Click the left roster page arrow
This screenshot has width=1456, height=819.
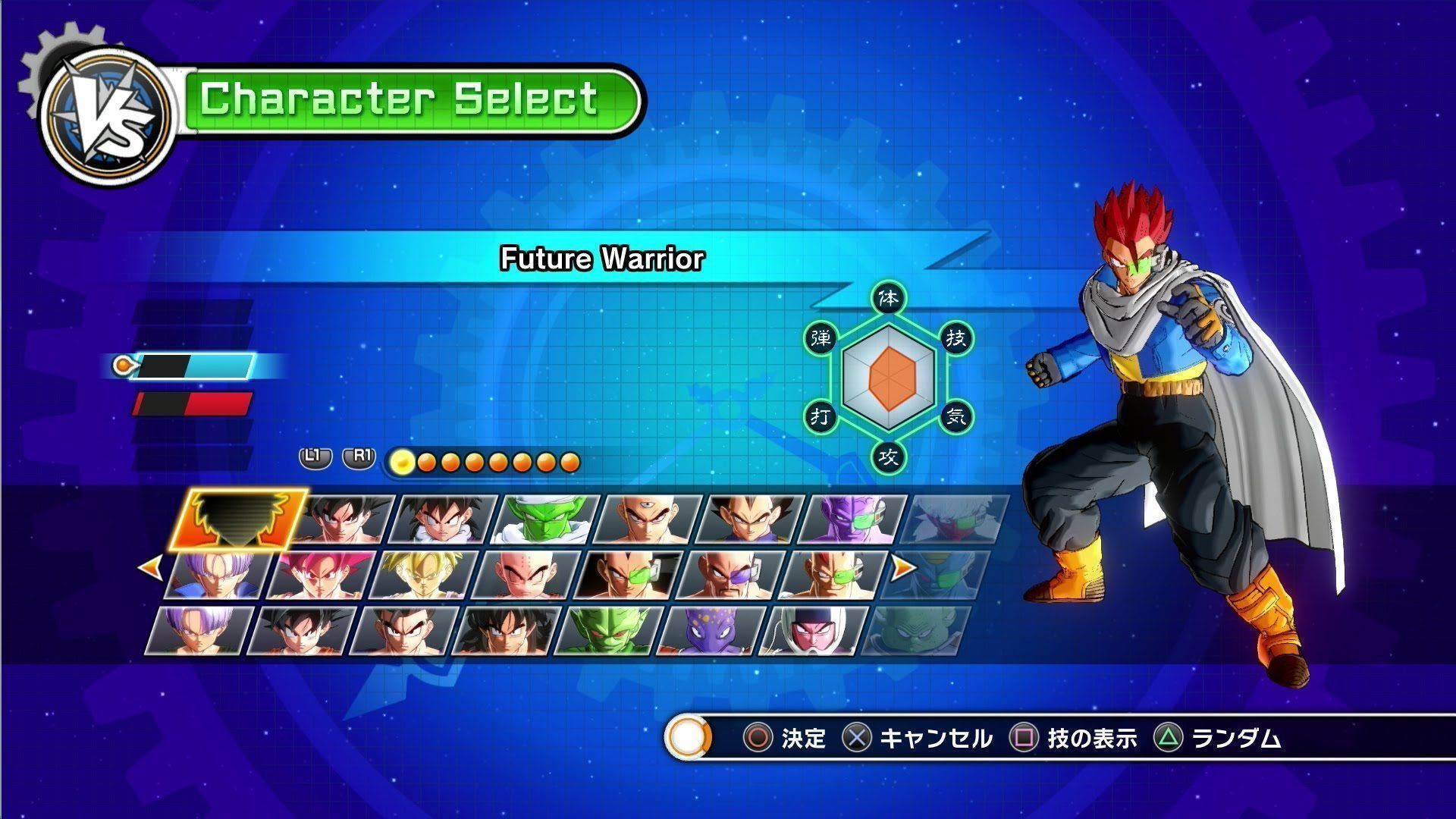(149, 567)
